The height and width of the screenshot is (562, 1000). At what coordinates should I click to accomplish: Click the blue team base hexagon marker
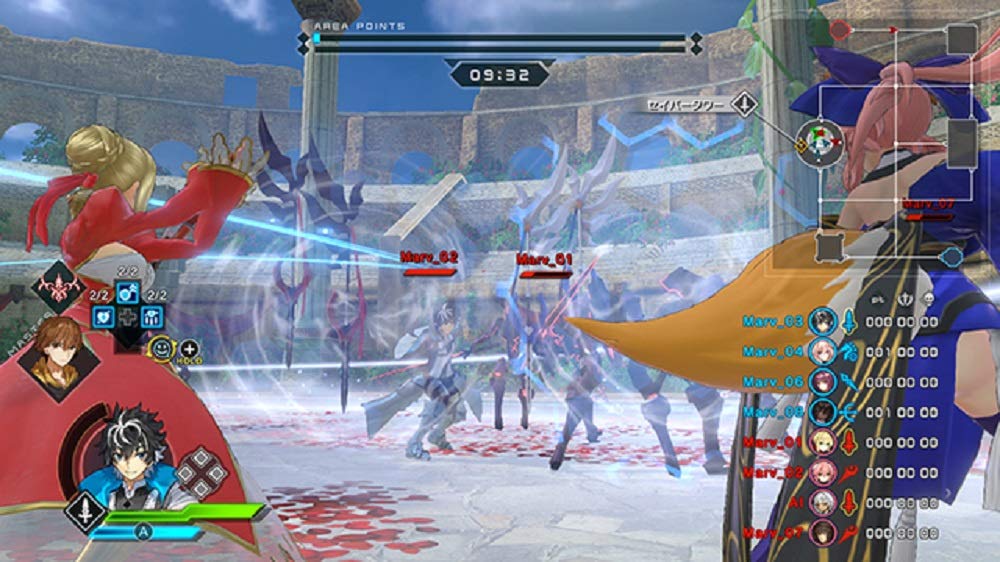[951, 258]
